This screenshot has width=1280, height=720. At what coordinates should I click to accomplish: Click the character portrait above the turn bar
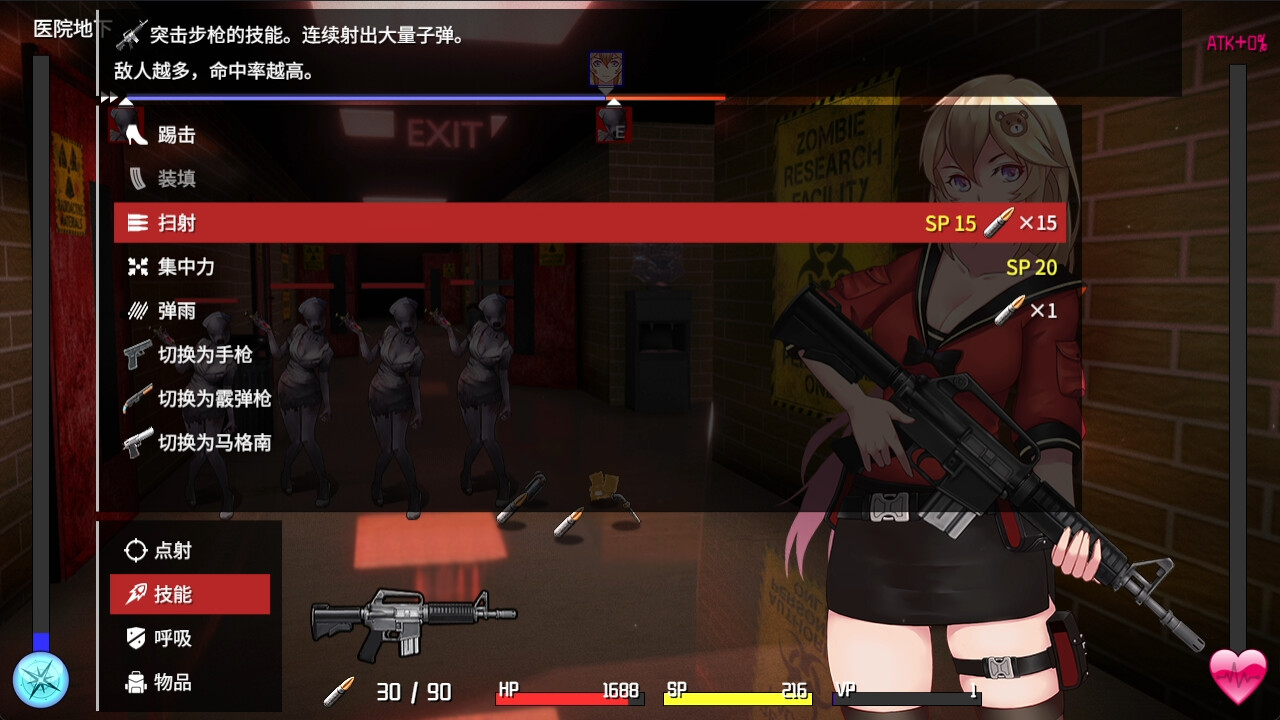click(x=604, y=70)
